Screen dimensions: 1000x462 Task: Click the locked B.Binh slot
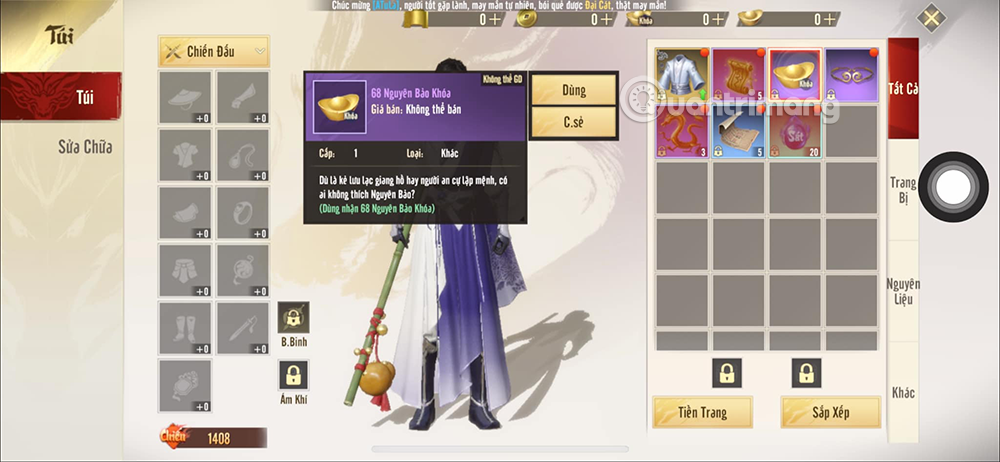(x=294, y=317)
